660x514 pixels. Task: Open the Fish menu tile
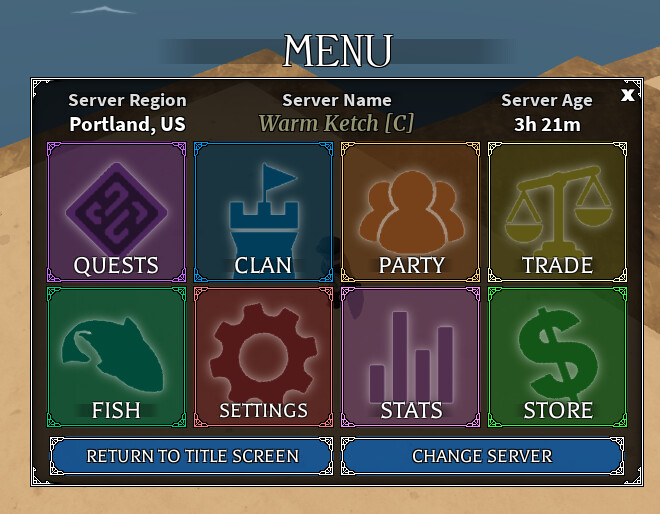(x=116, y=357)
